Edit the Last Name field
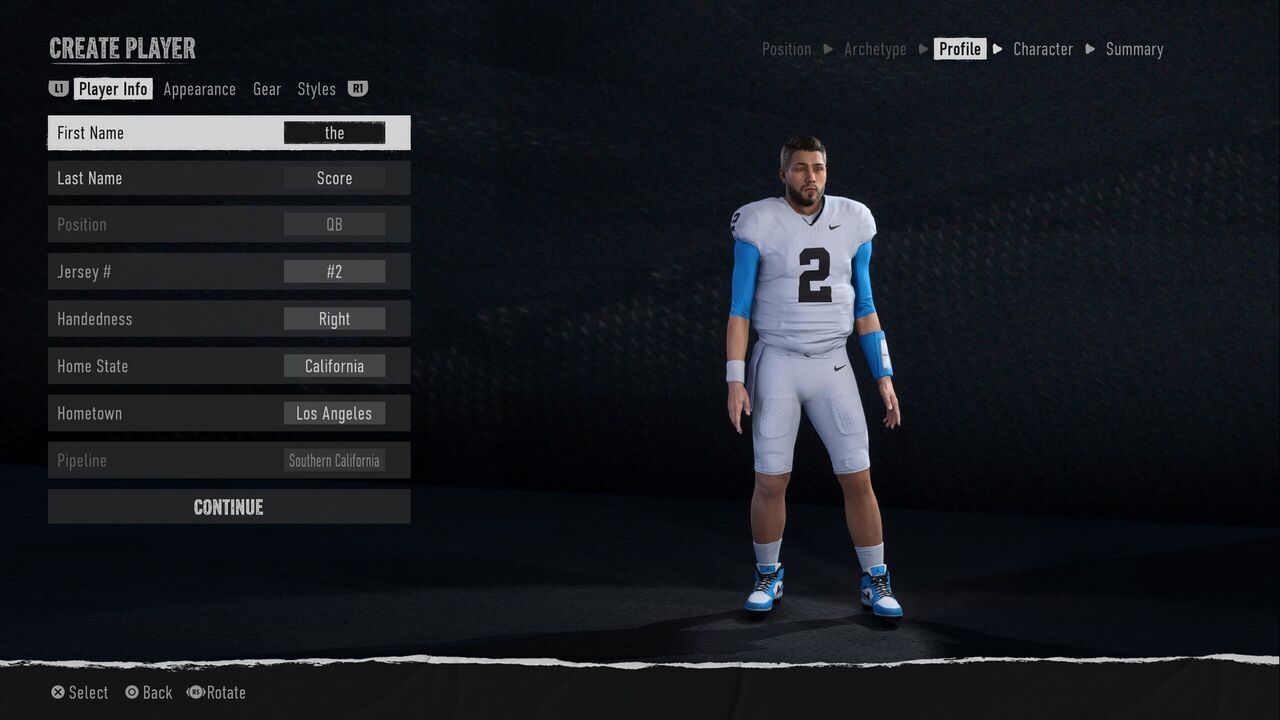The height and width of the screenshot is (720, 1280). pyautogui.click(x=334, y=178)
